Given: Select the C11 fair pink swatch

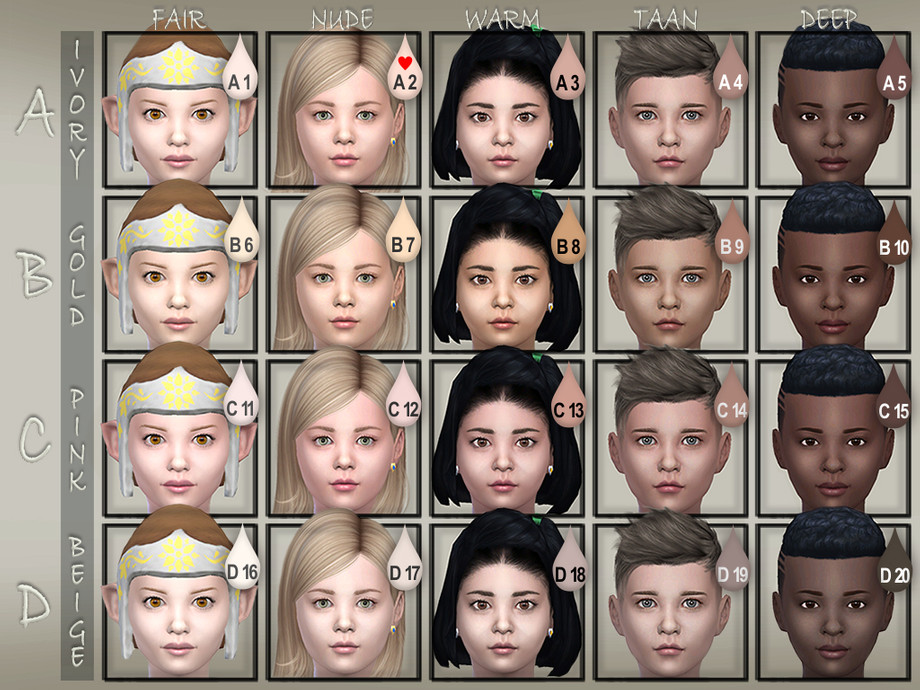Looking at the screenshot, I should pyautogui.click(x=241, y=398).
